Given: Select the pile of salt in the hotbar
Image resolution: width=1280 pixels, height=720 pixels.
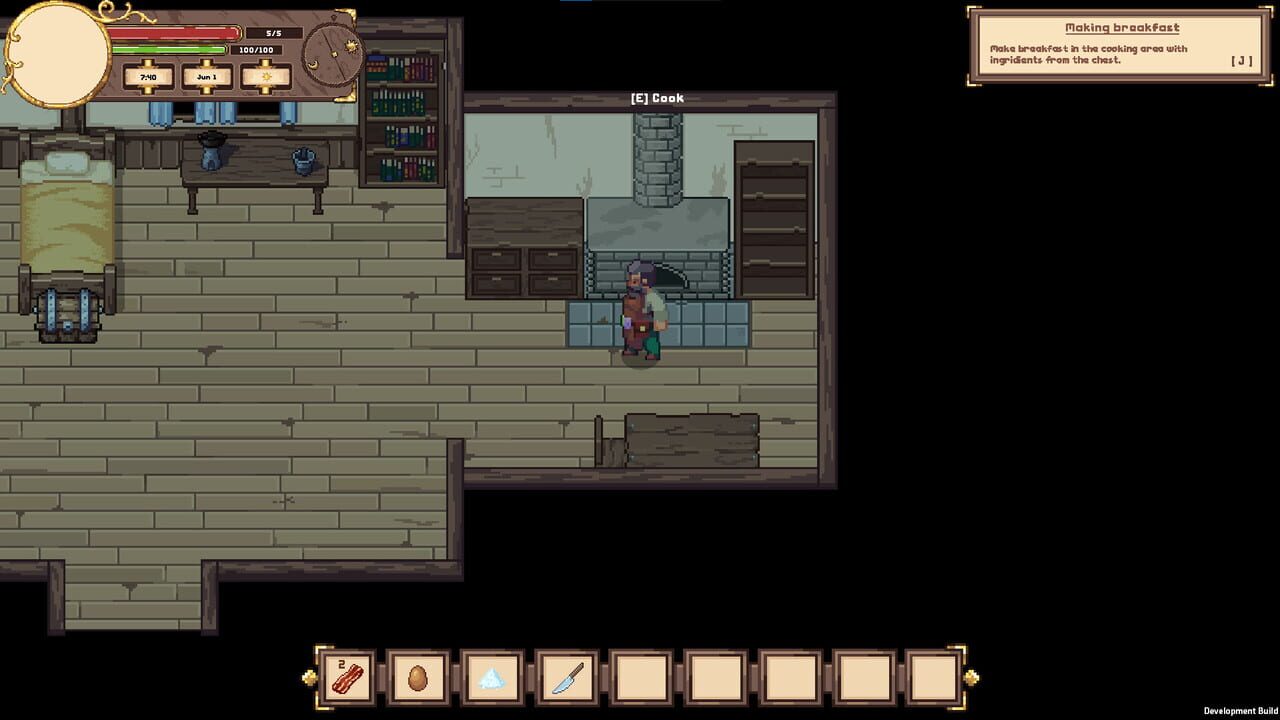Looking at the screenshot, I should tap(492, 680).
